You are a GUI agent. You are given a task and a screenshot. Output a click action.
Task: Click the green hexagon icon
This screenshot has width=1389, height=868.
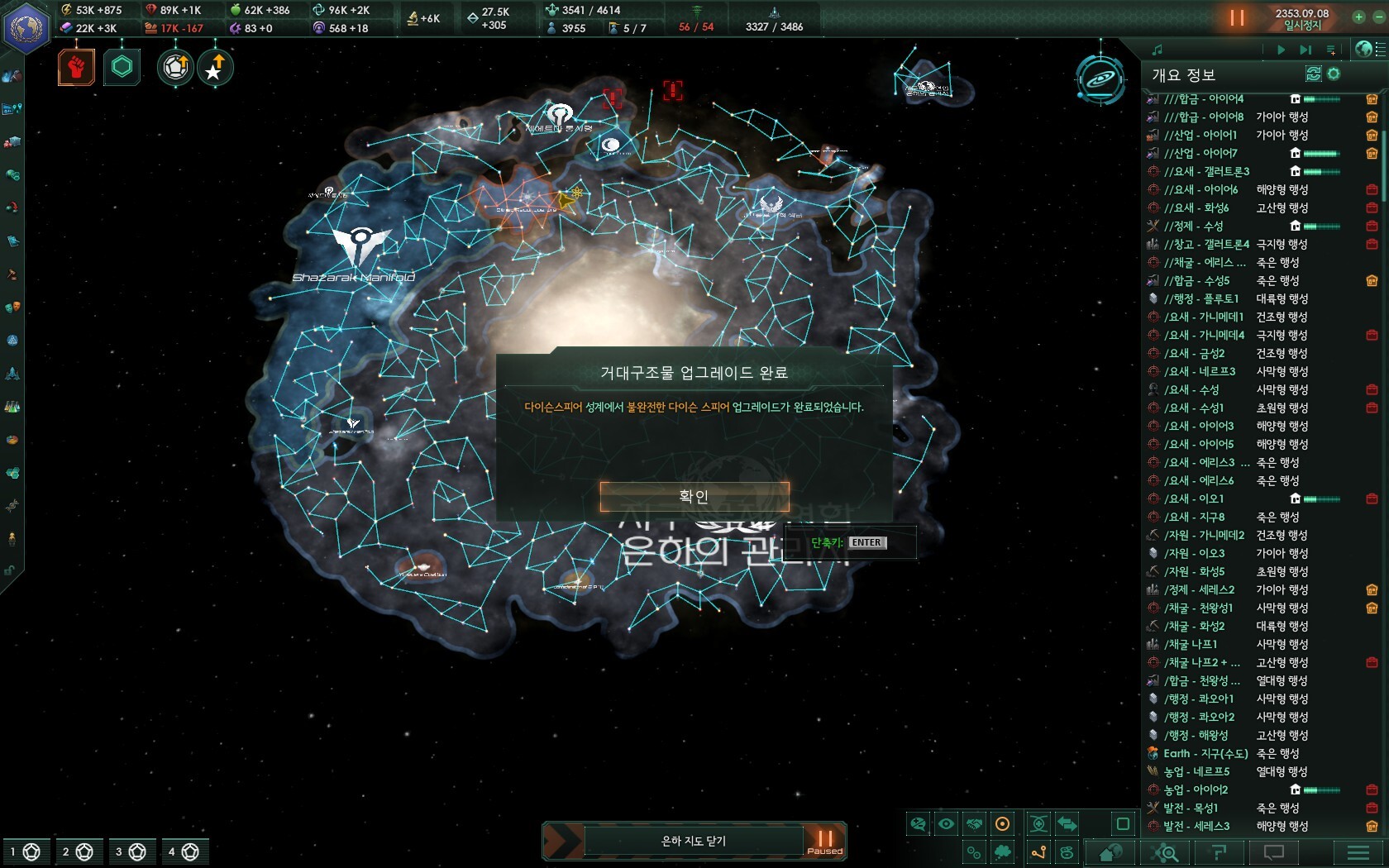point(122,67)
